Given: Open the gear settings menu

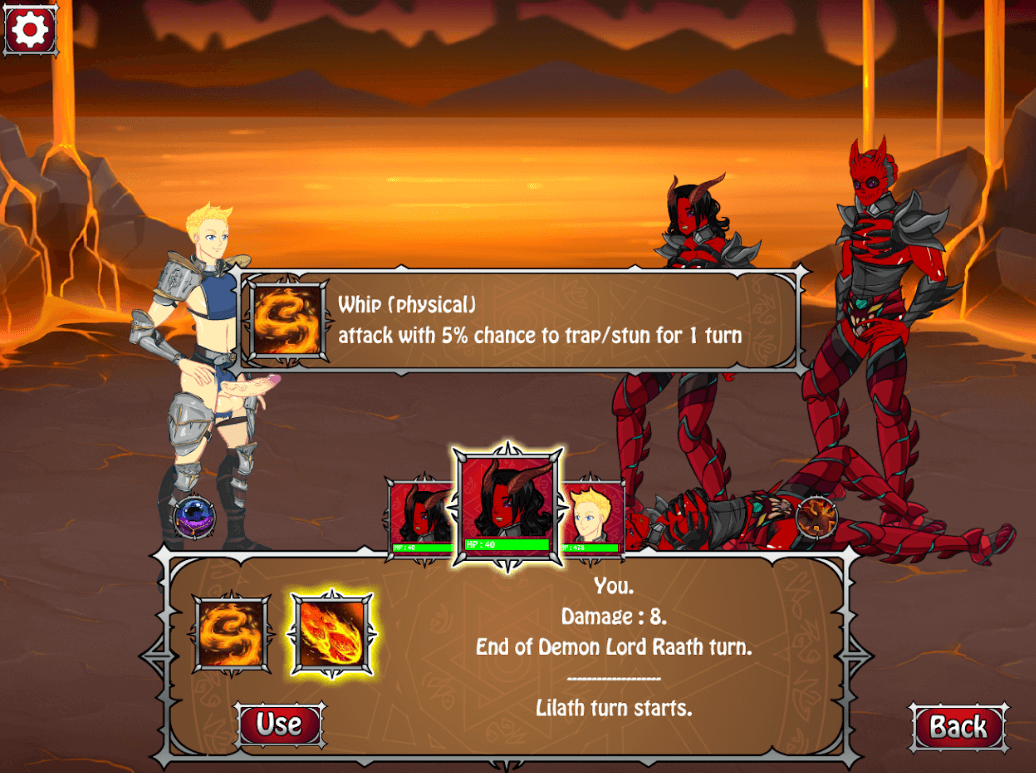Looking at the screenshot, I should coord(30,30).
